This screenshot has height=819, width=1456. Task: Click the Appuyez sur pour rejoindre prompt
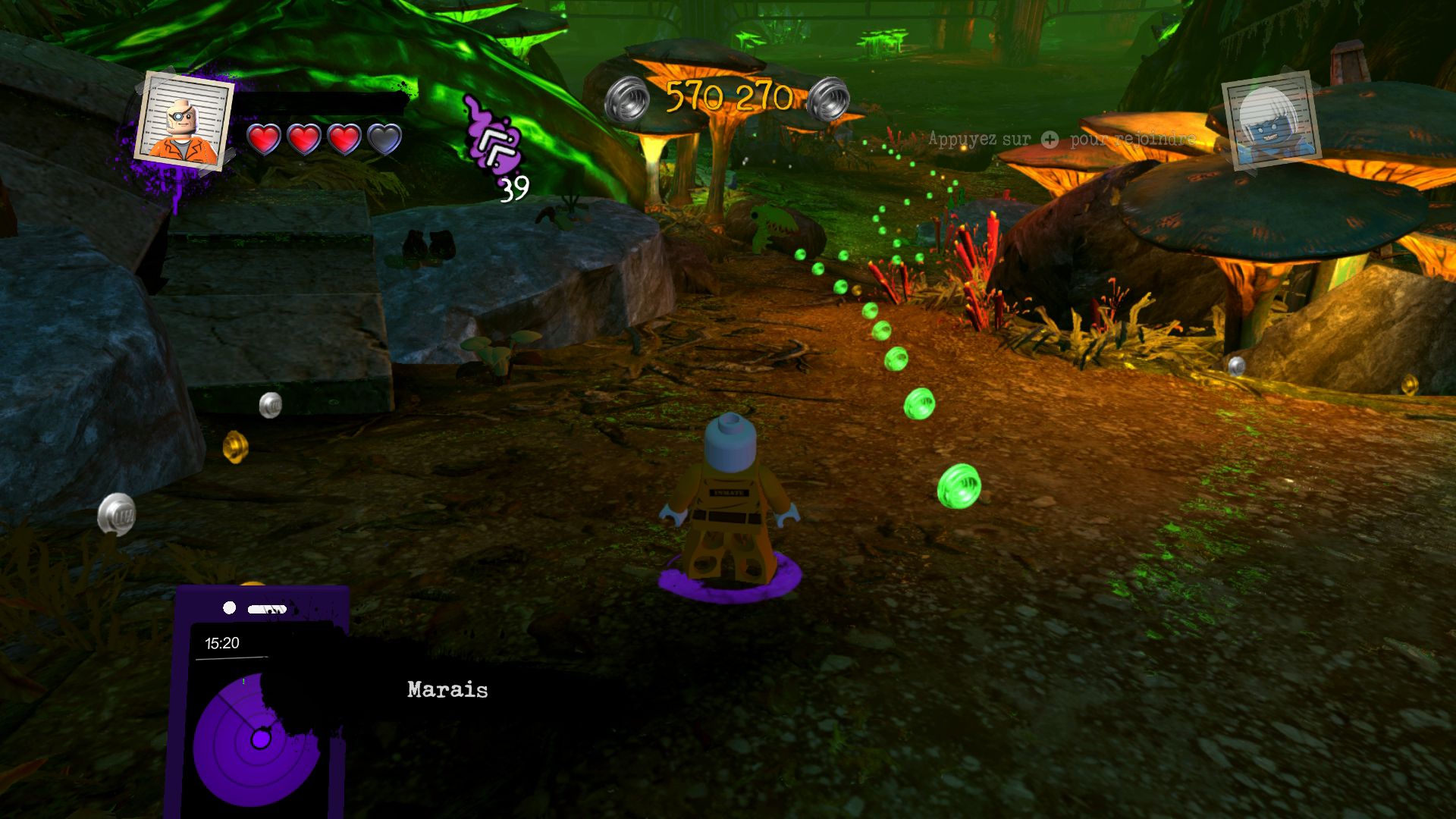(1062, 140)
